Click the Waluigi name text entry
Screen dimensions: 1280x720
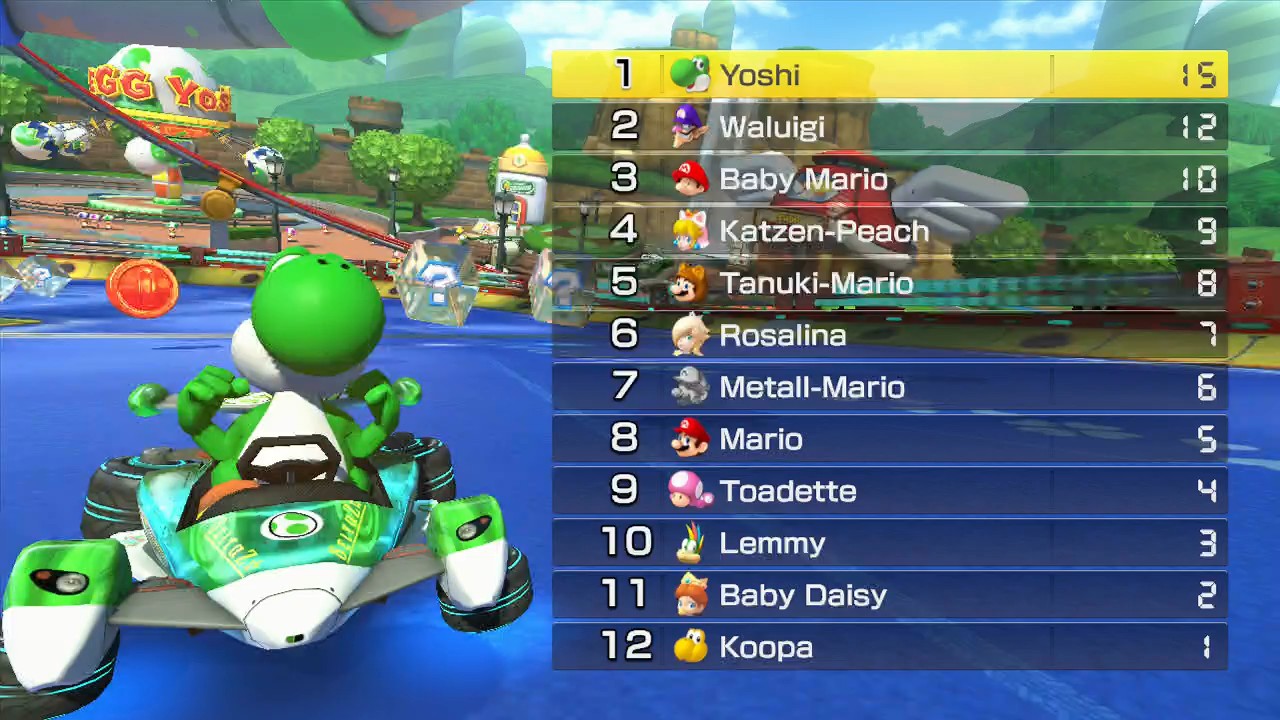coord(772,127)
